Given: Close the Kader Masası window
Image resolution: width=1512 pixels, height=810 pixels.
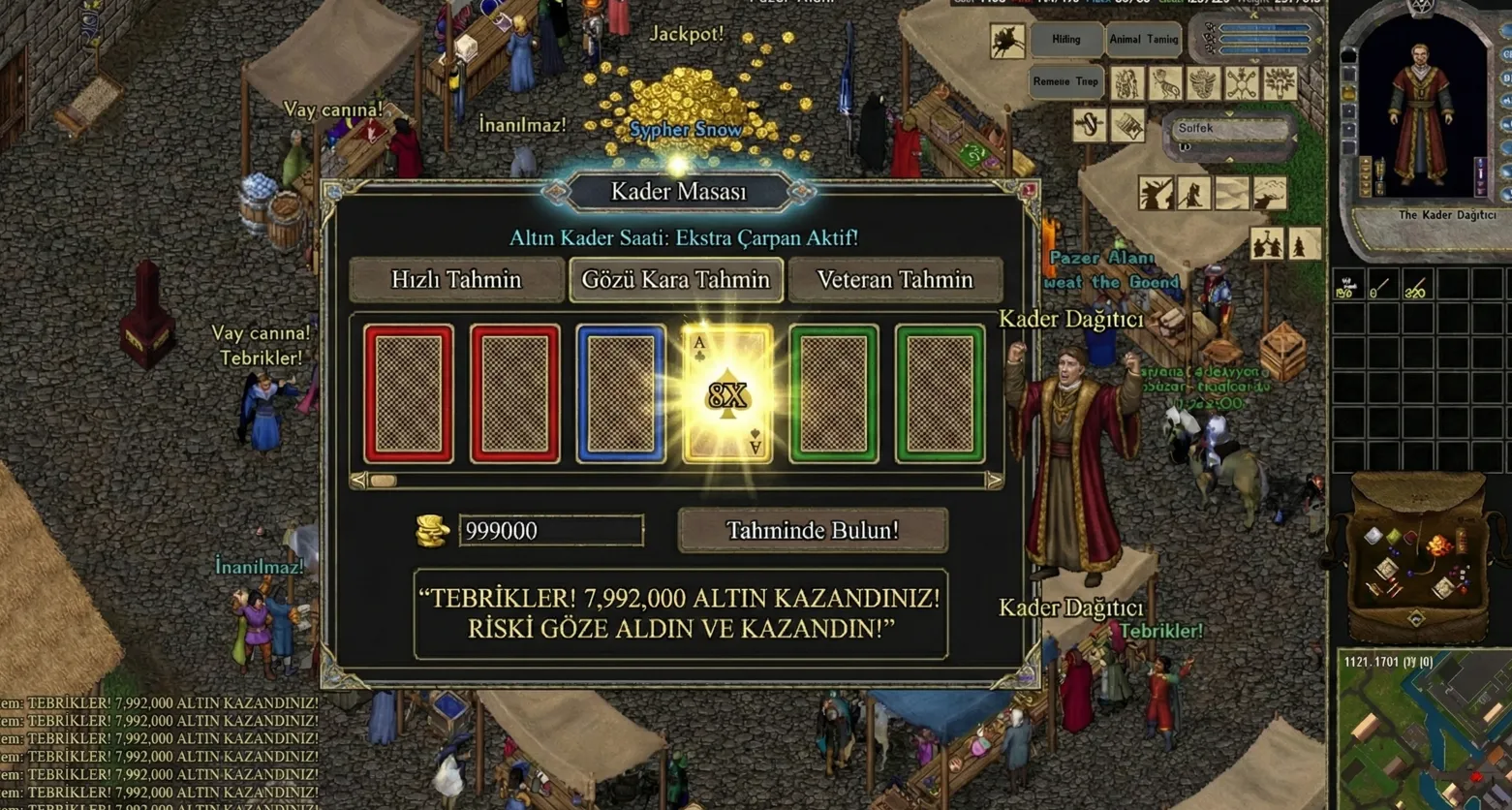Looking at the screenshot, I should point(1028,190).
